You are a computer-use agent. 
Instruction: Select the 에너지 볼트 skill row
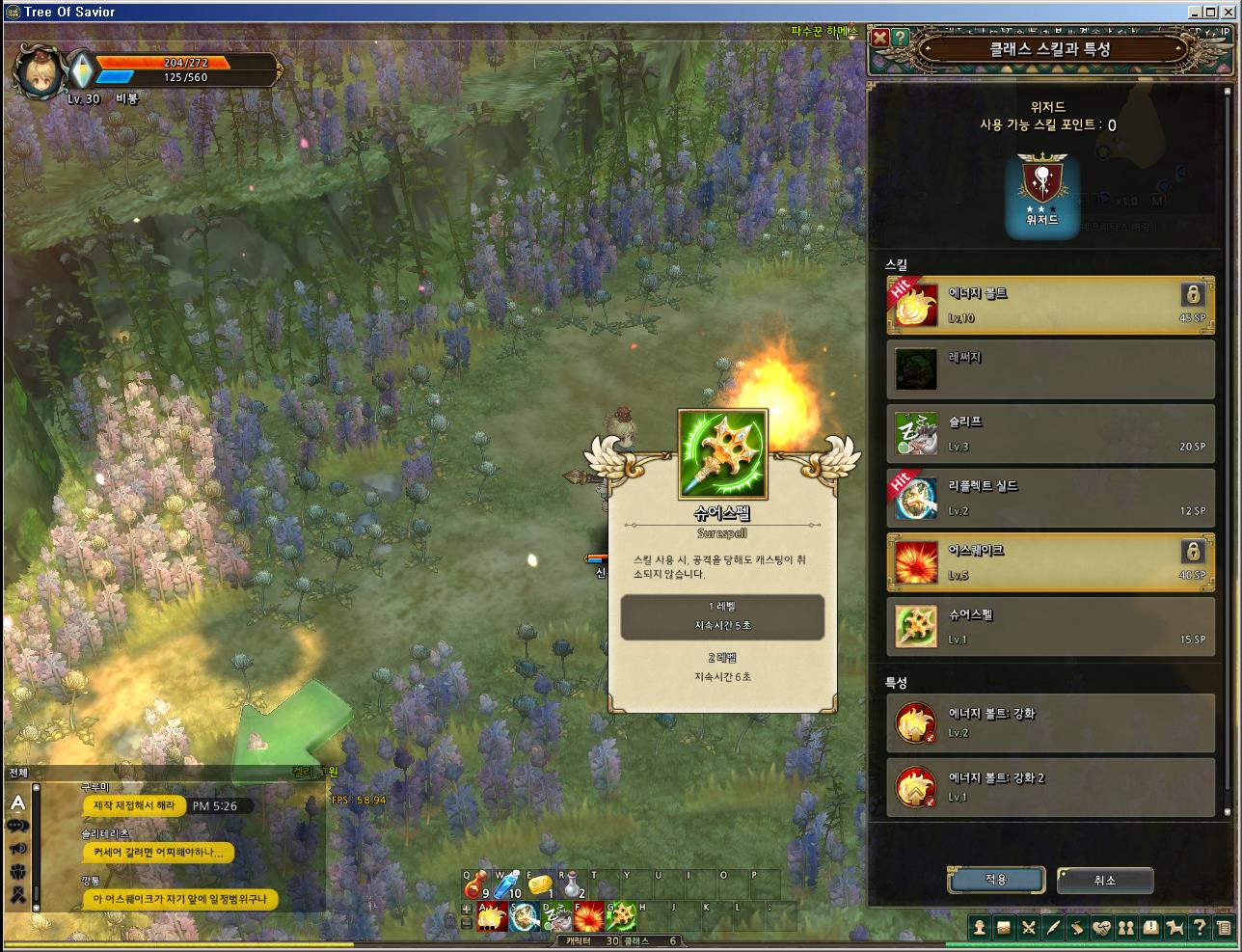(1050, 305)
